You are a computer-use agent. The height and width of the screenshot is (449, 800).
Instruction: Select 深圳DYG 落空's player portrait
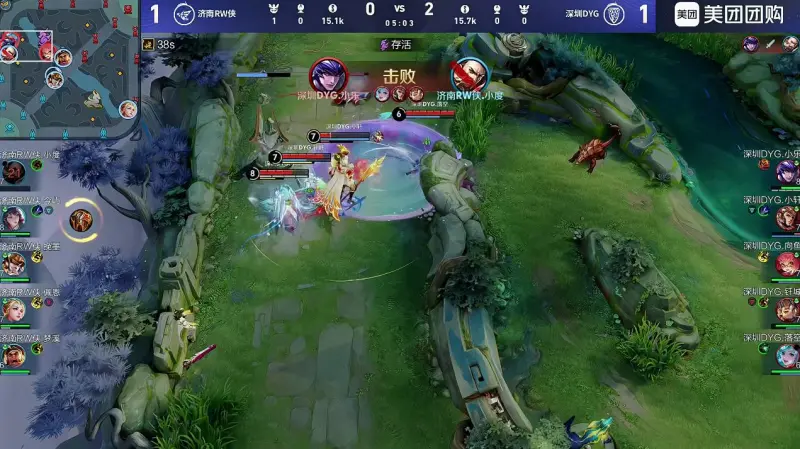787,356
